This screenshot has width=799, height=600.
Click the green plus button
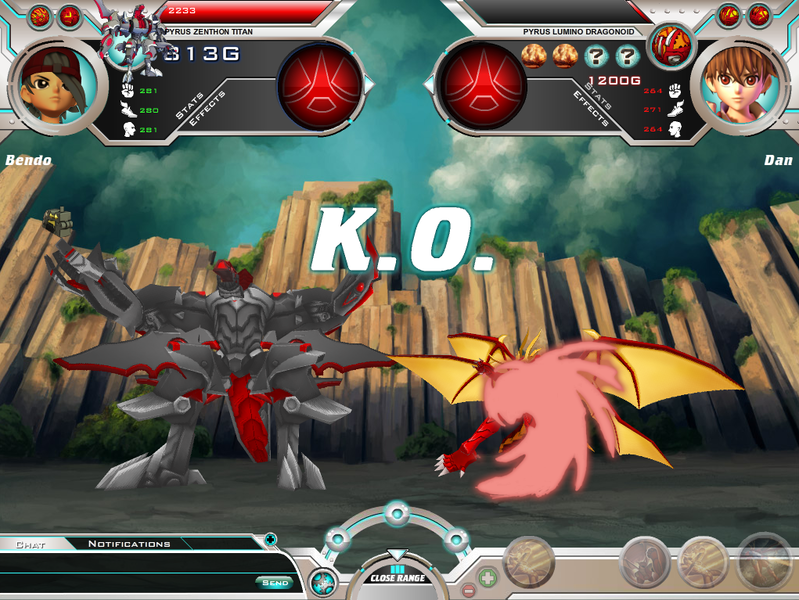pos(487,577)
